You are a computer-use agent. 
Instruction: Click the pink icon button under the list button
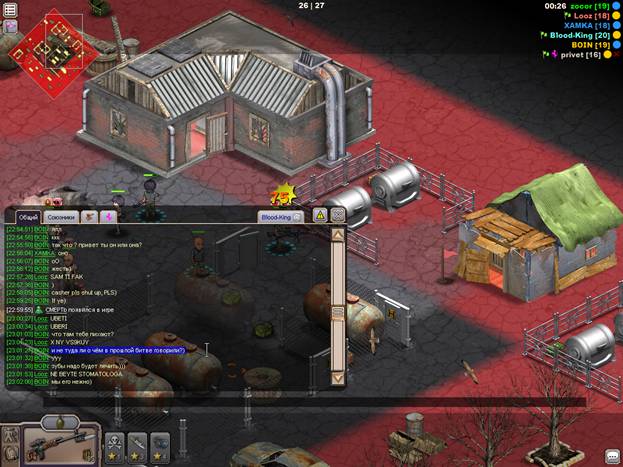(10, 26)
